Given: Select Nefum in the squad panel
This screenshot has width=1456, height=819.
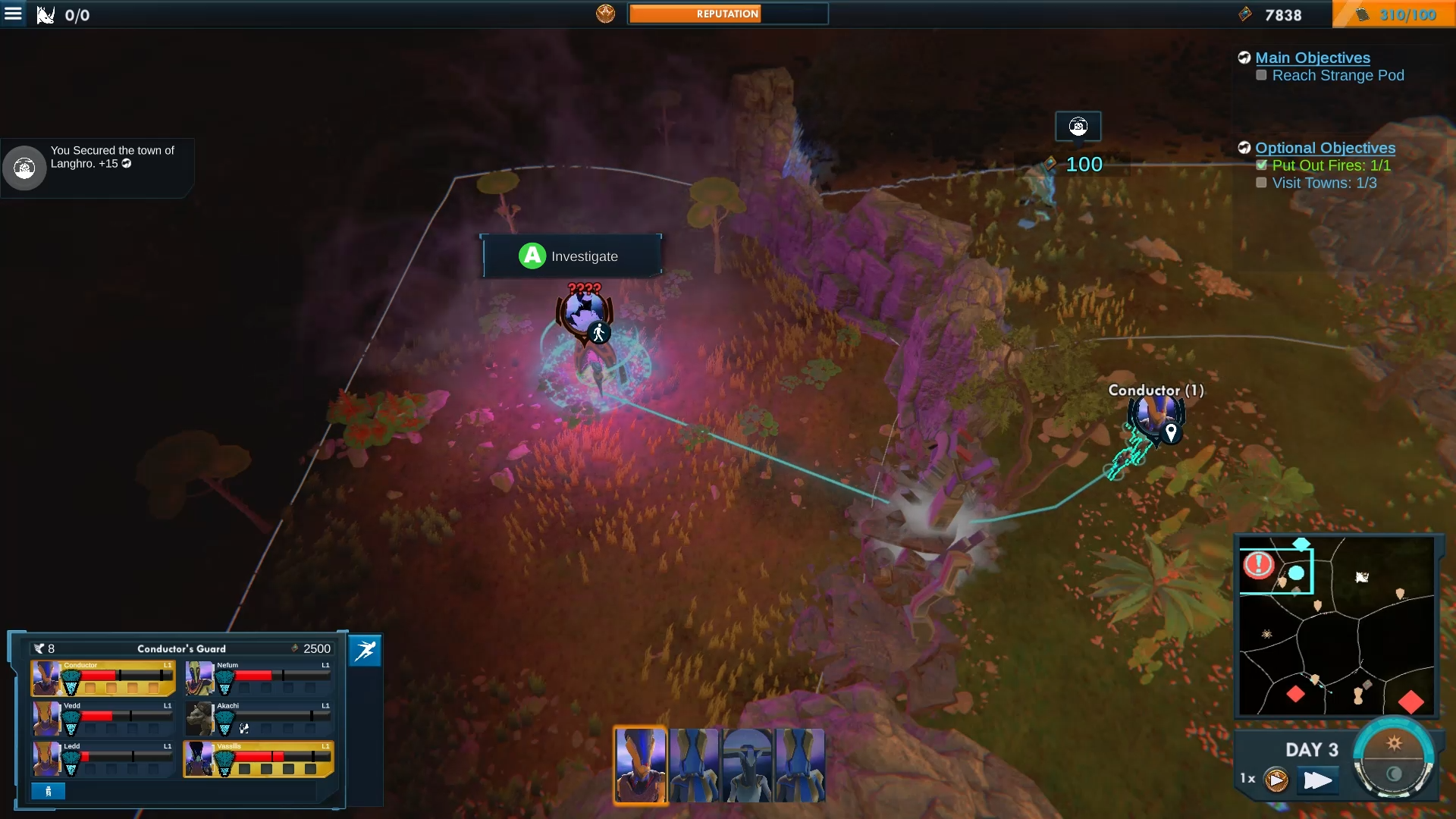Looking at the screenshot, I should coord(259,677).
